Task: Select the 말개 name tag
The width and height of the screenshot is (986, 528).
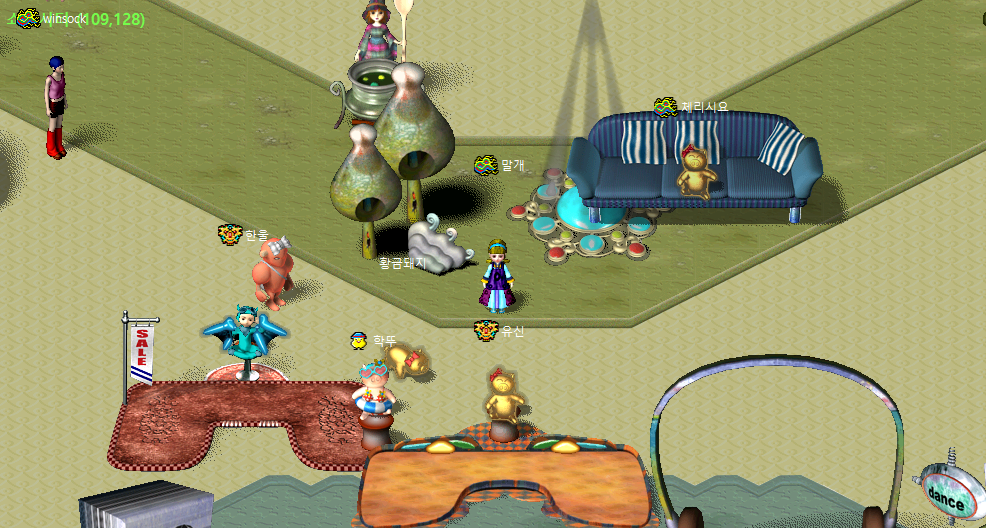Action: (x=512, y=164)
